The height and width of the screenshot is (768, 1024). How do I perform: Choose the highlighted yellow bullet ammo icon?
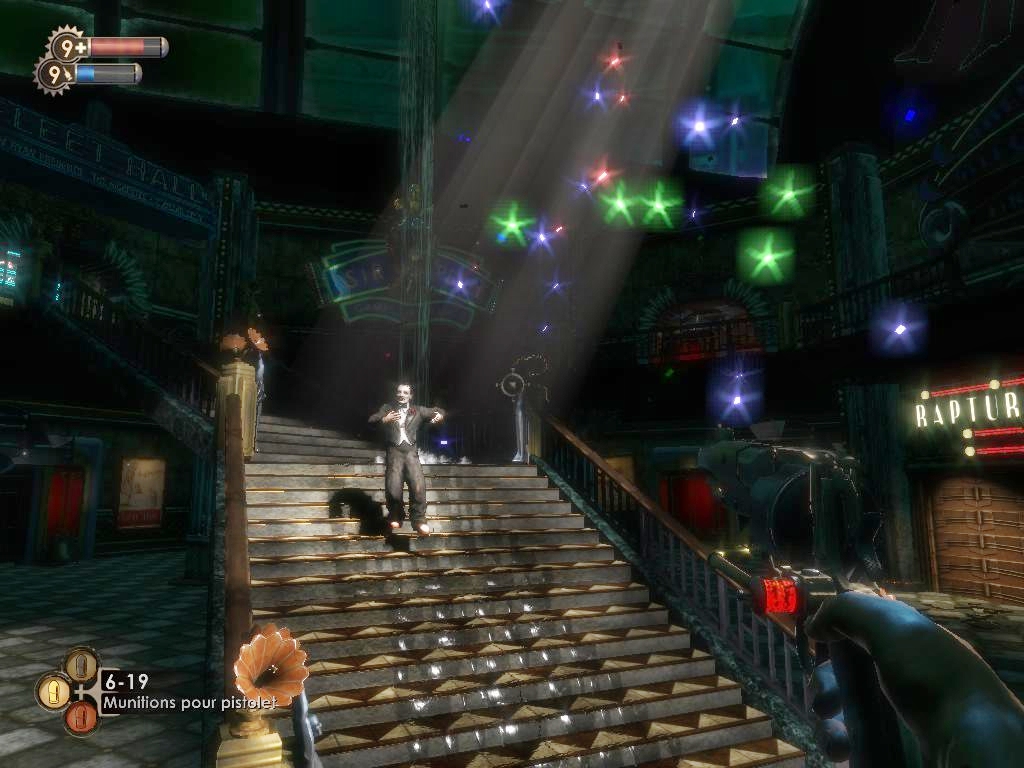52,691
